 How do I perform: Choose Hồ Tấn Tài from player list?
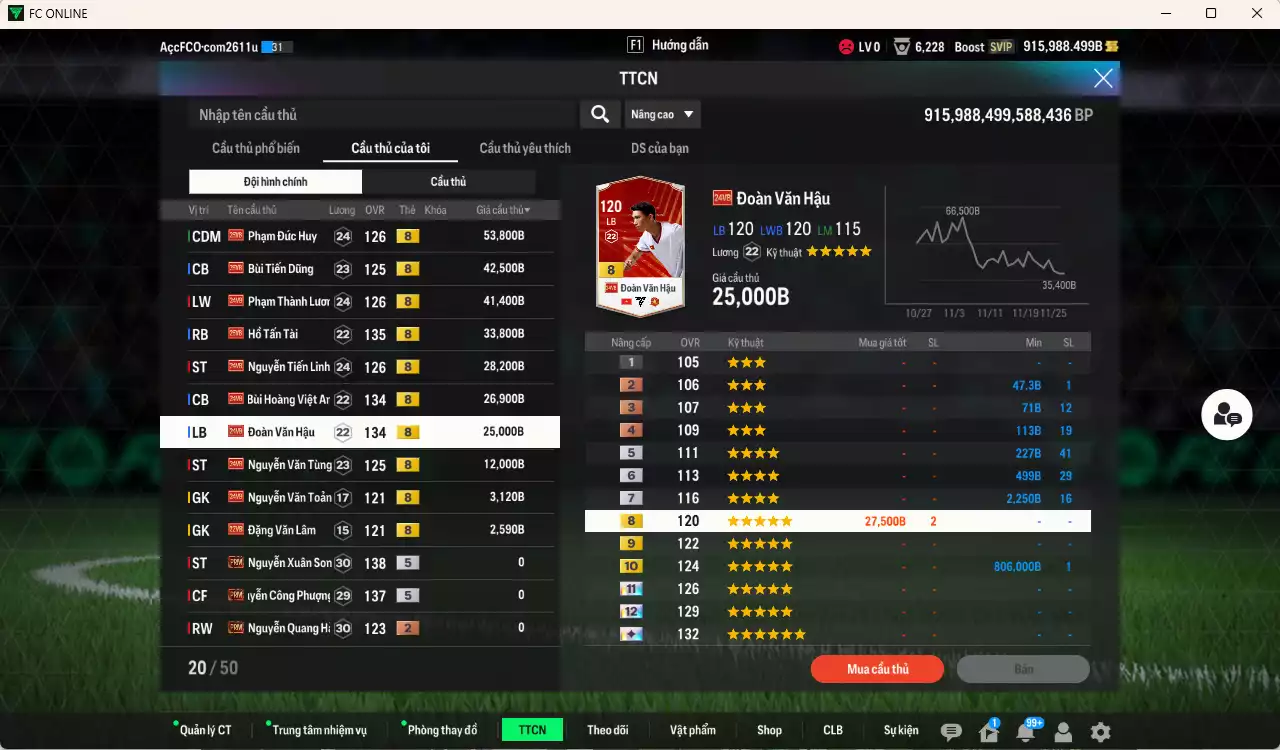360,334
